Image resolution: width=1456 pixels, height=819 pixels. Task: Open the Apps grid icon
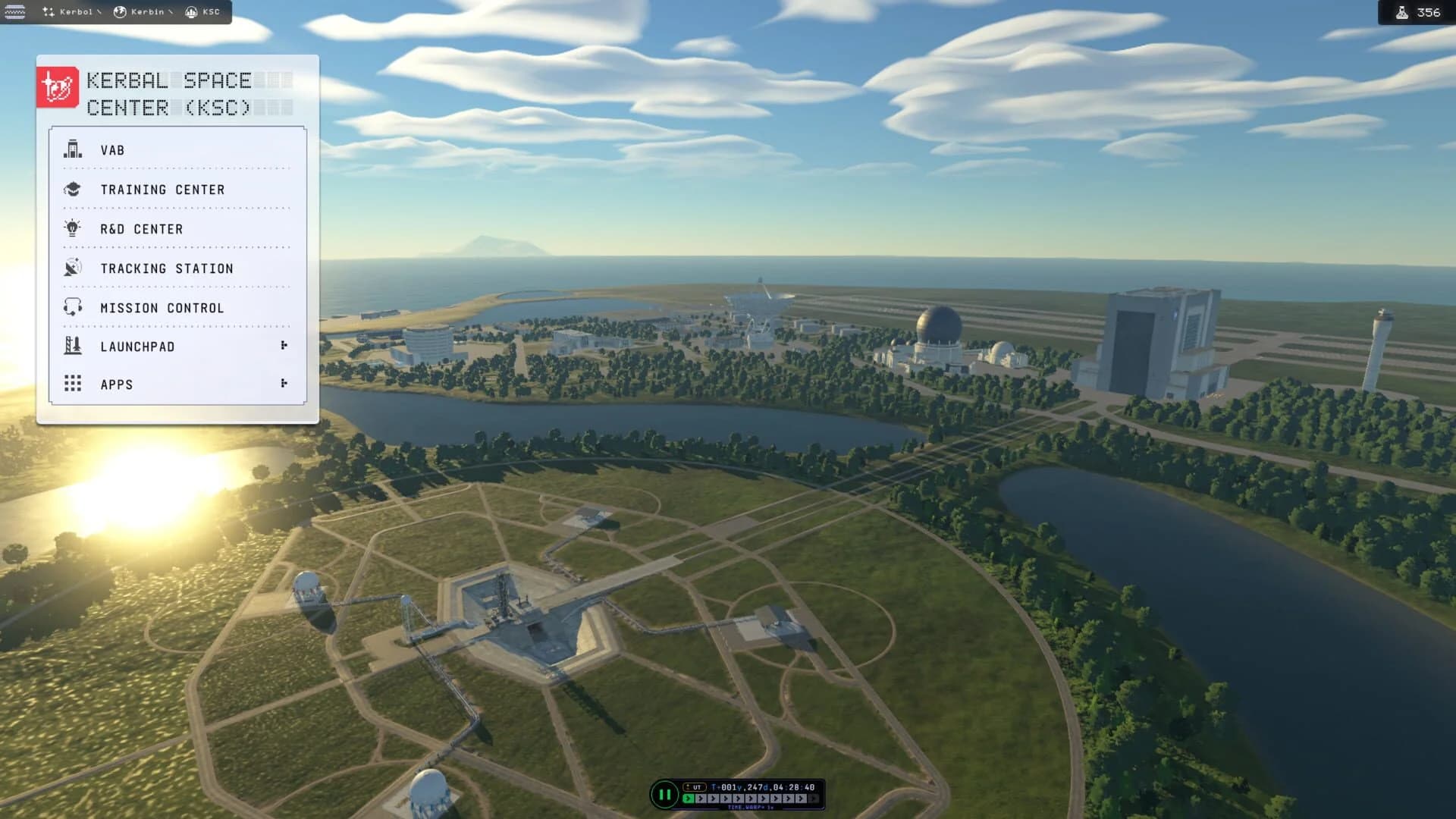coord(72,384)
